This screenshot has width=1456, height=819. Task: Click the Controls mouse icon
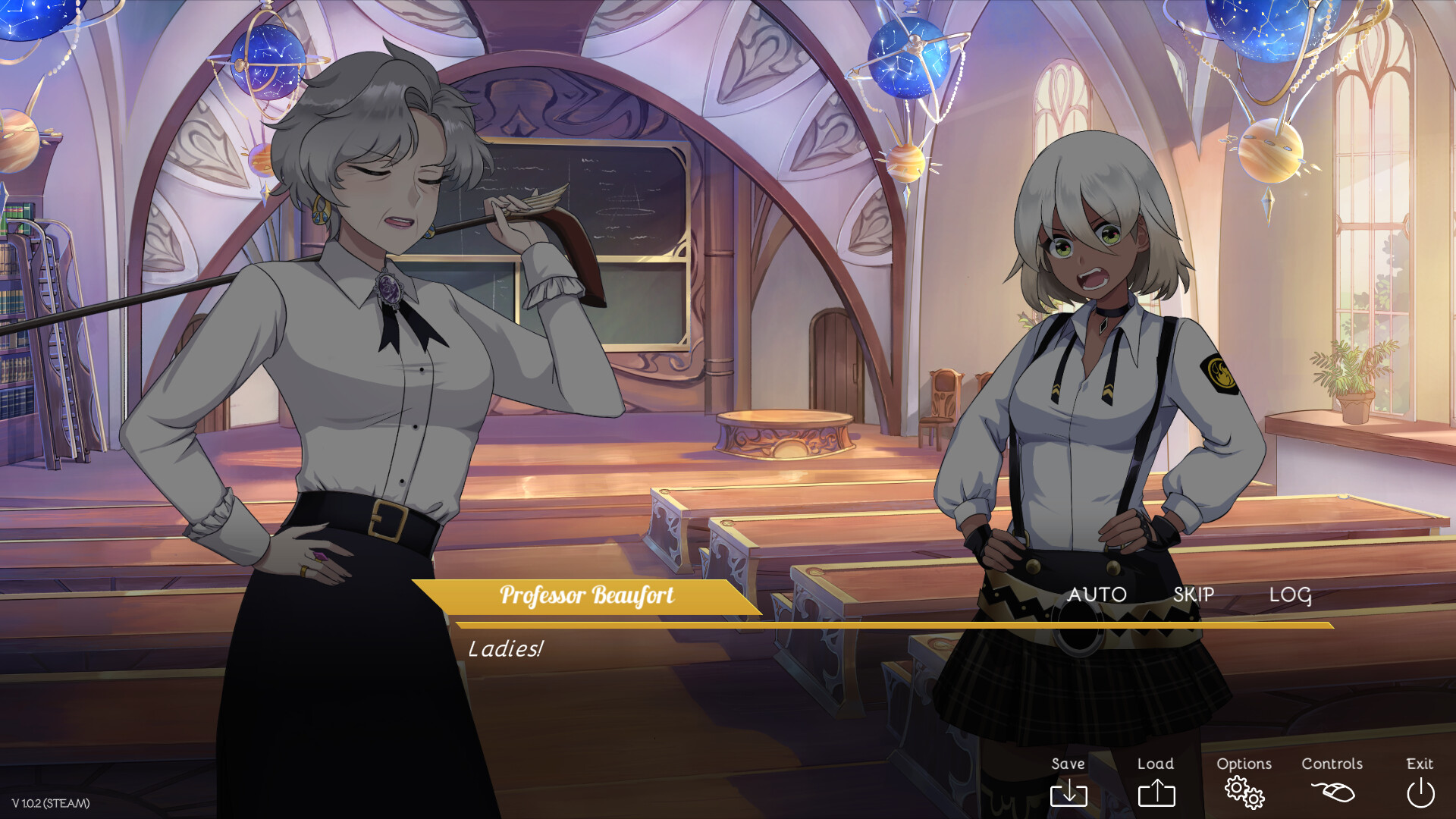point(1332,793)
